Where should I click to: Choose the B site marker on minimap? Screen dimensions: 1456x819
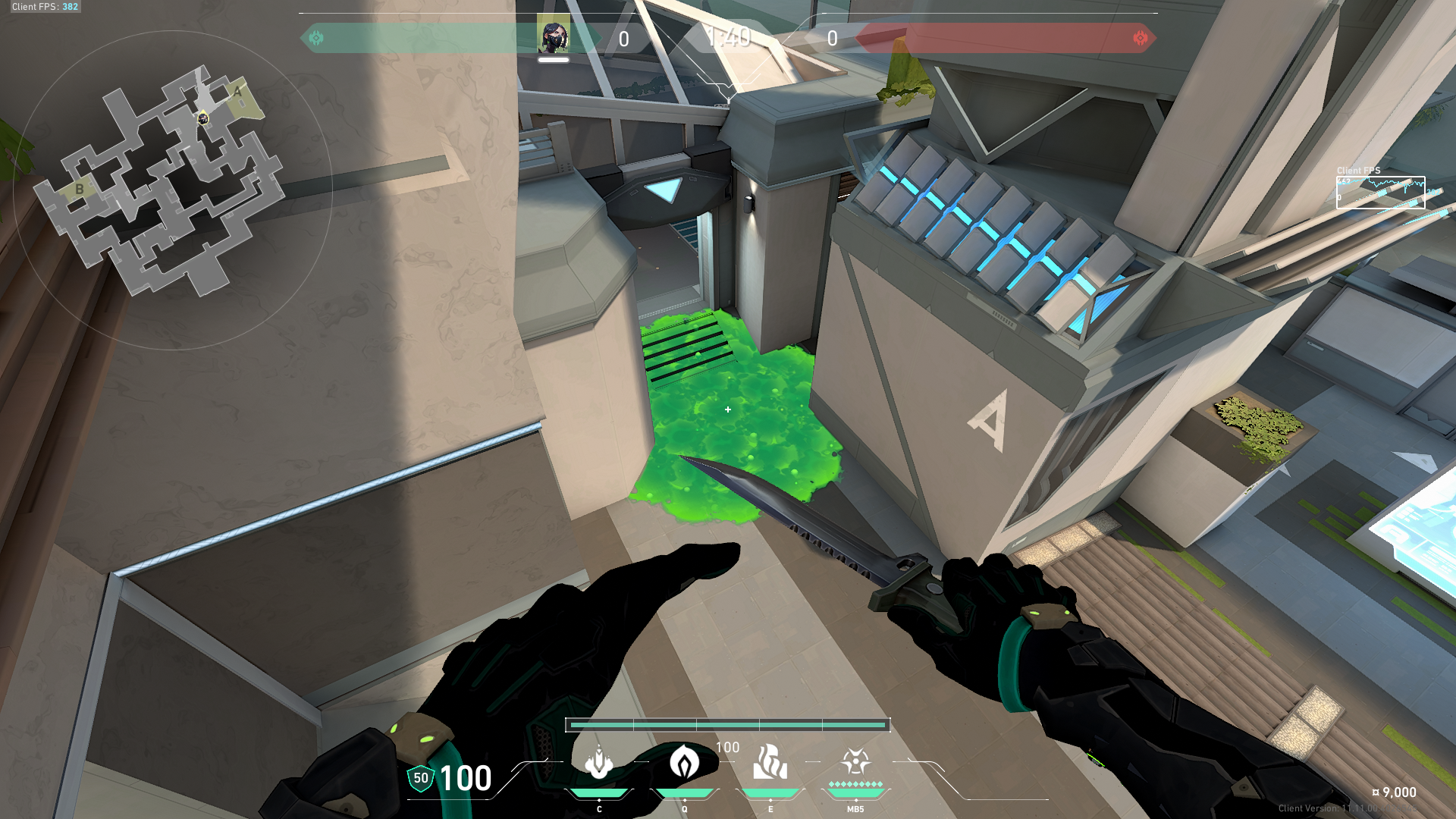coord(79,189)
